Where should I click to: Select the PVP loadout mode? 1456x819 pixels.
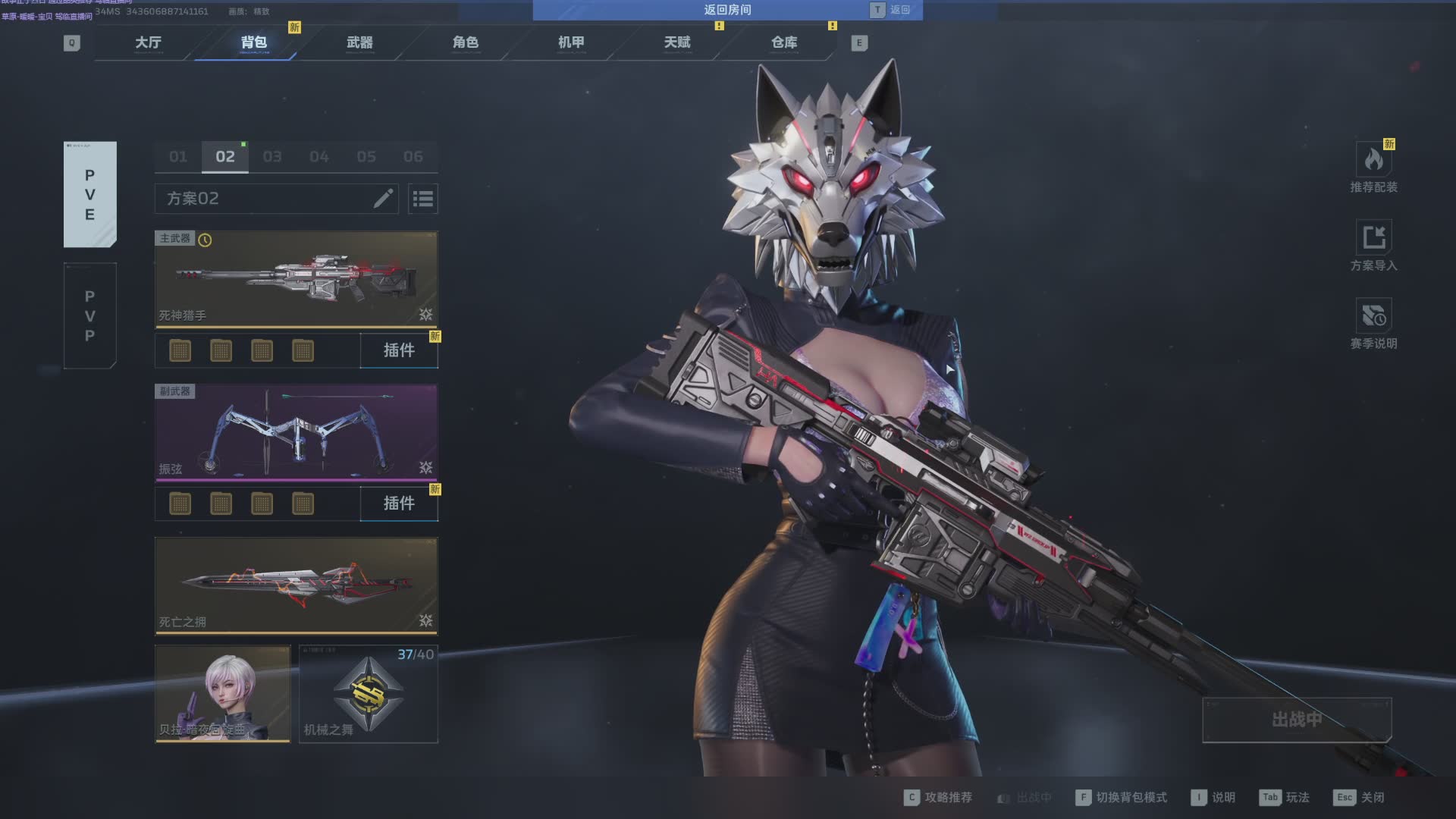click(90, 315)
